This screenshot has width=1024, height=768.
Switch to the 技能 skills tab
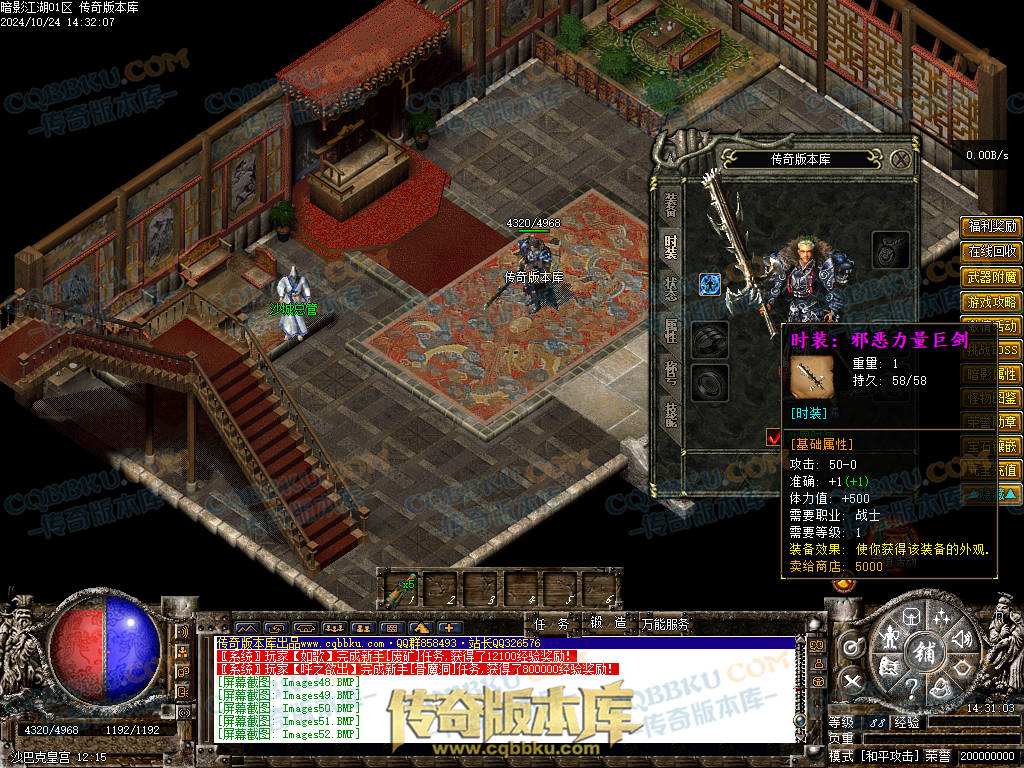(670, 413)
